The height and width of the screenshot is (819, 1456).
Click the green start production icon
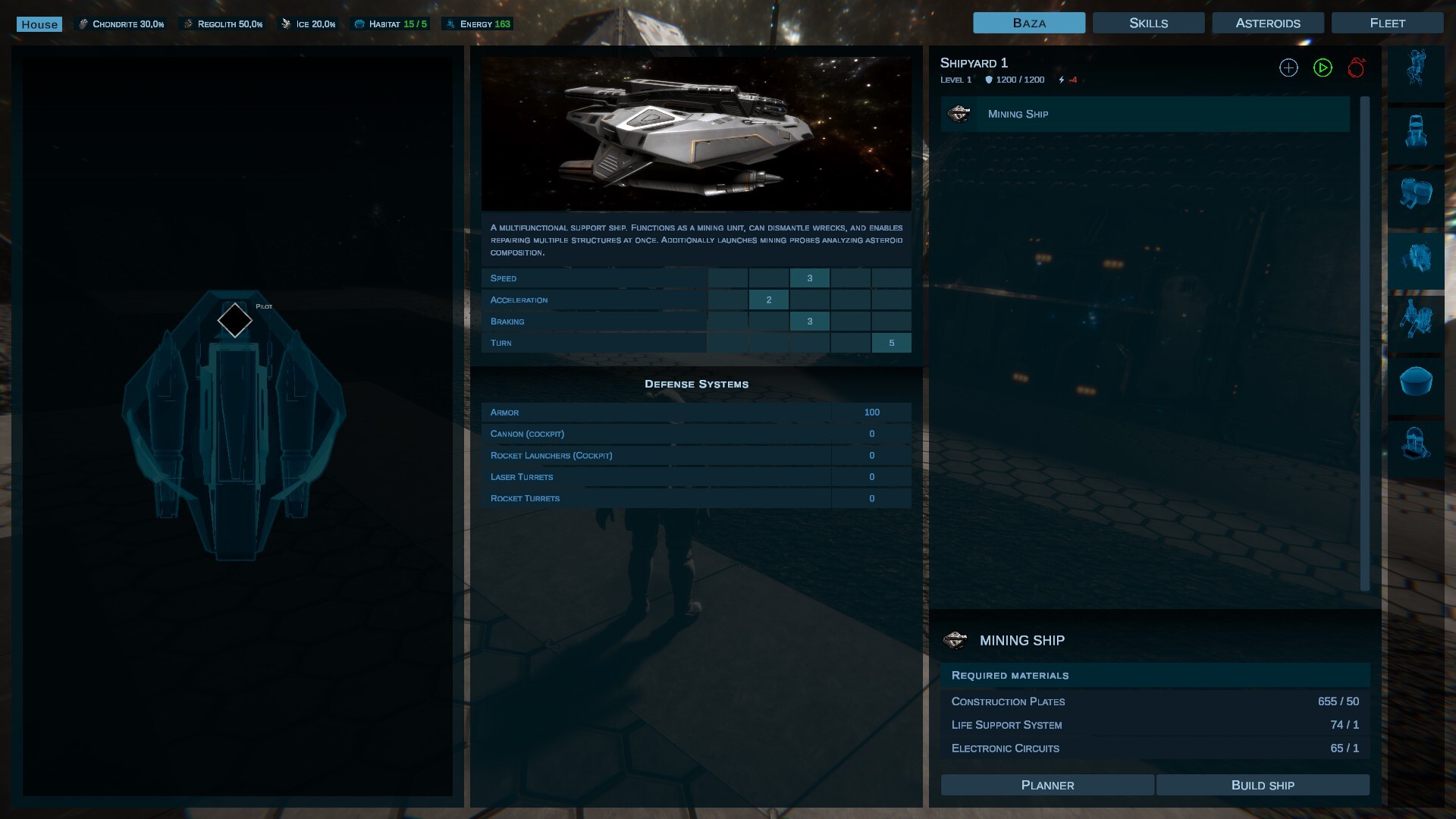pyautogui.click(x=1323, y=67)
